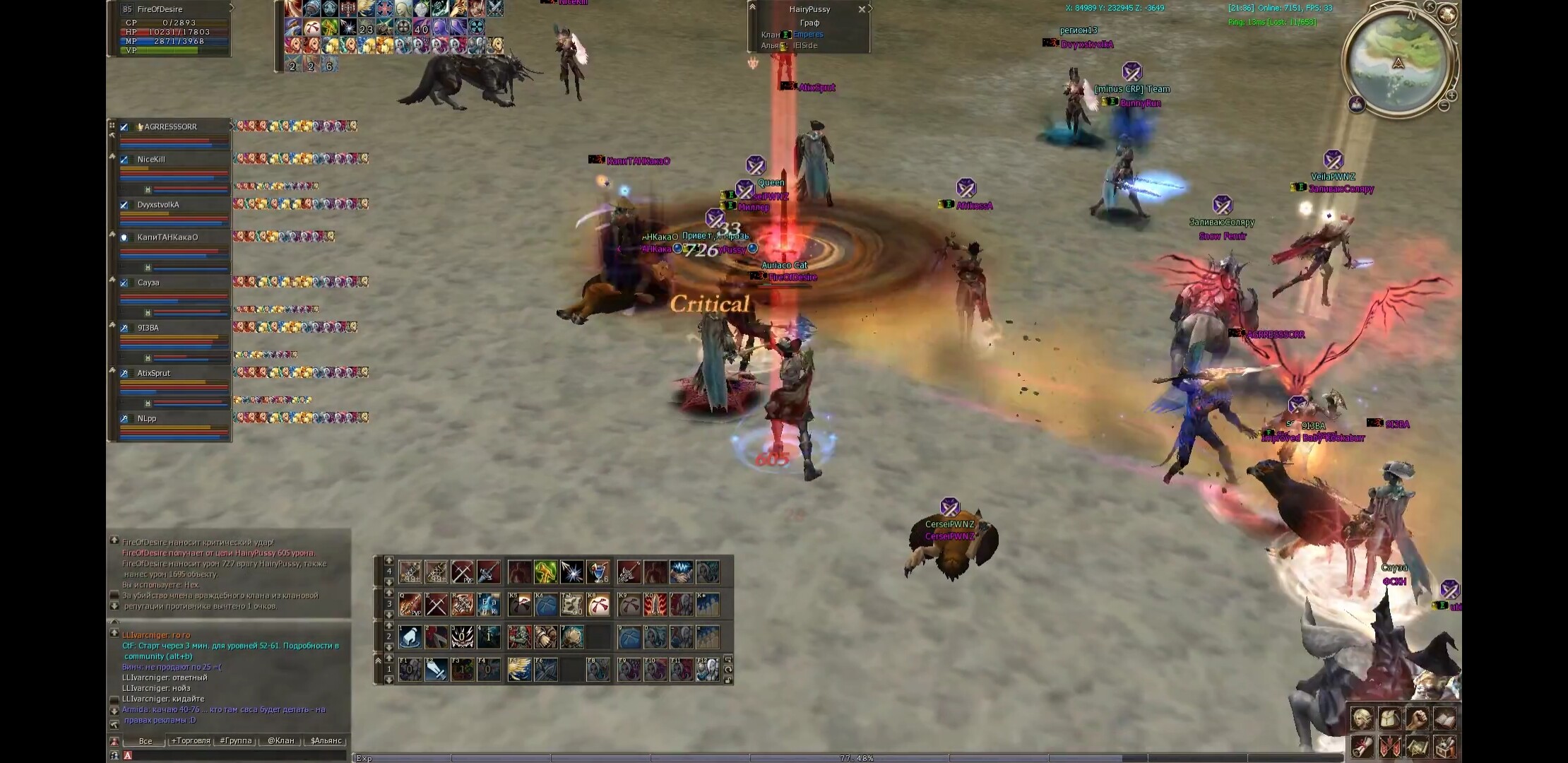Select the crossed-swords PVP skill on hotbar row 4
This screenshot has width=1568, height=763.
[462, 571]
